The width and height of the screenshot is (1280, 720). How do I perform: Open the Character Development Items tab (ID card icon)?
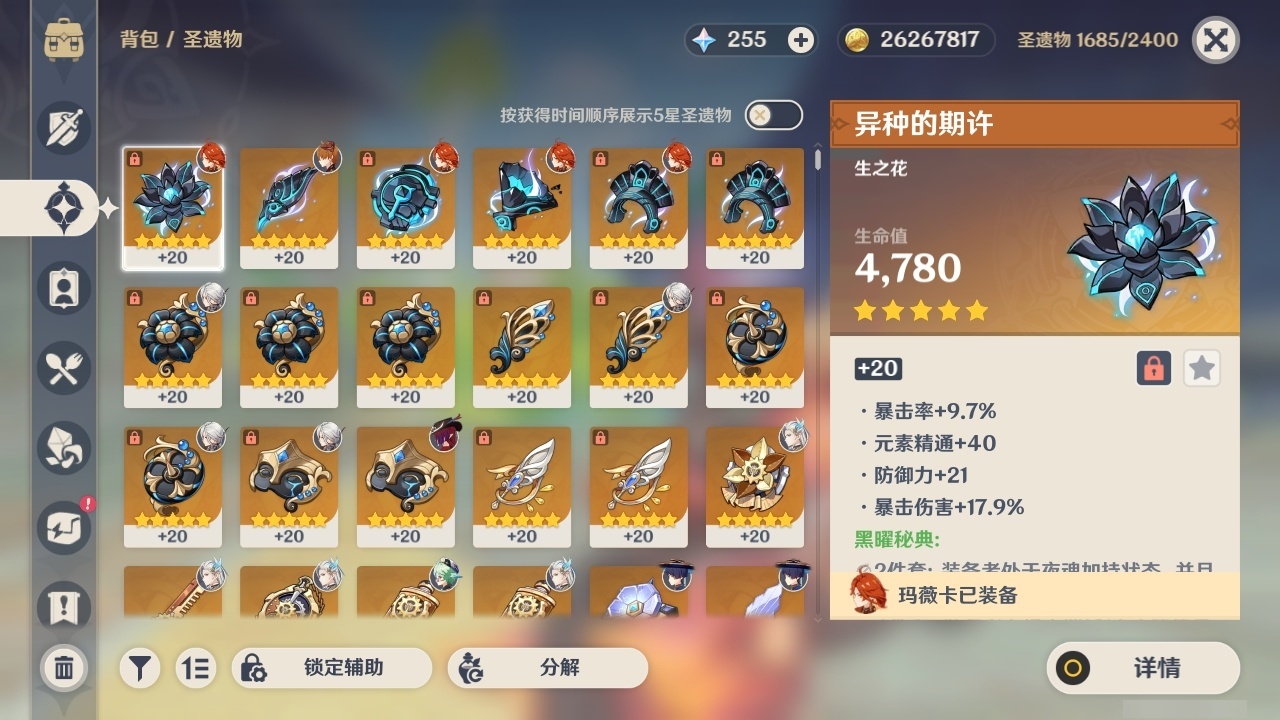64,288
